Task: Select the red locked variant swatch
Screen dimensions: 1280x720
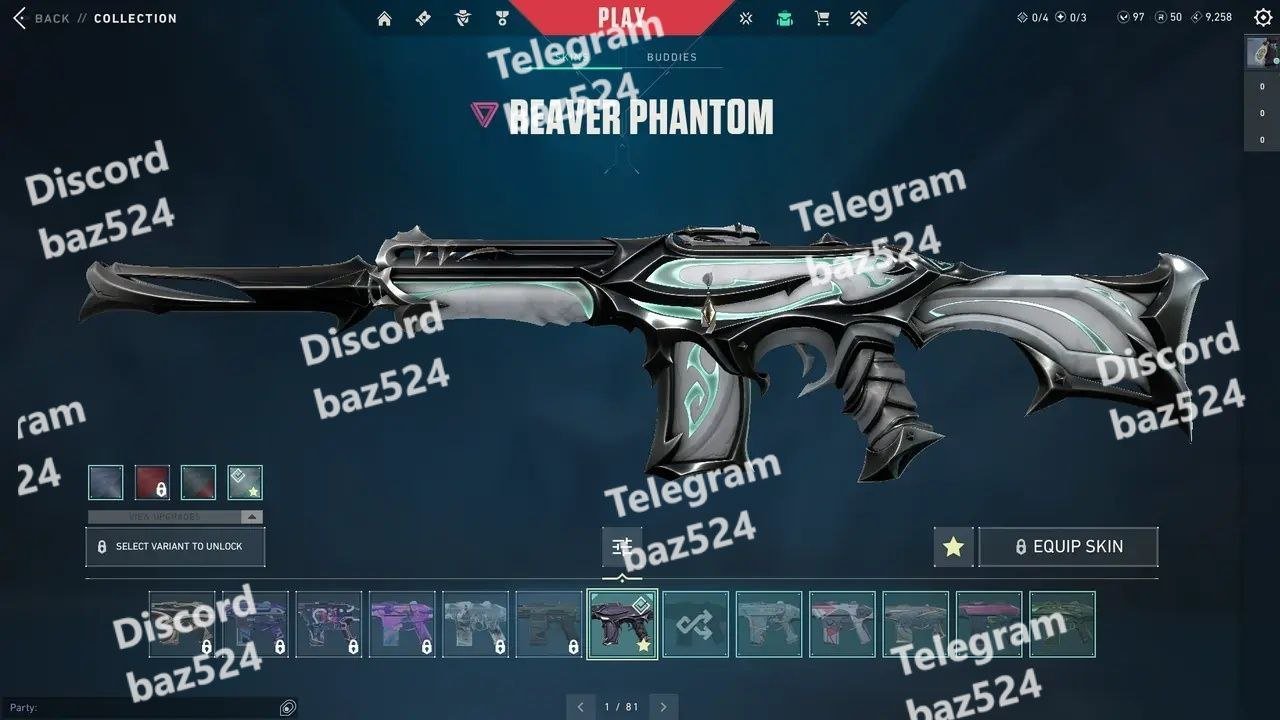Action: pyautogui.click(x=152, y=482)
